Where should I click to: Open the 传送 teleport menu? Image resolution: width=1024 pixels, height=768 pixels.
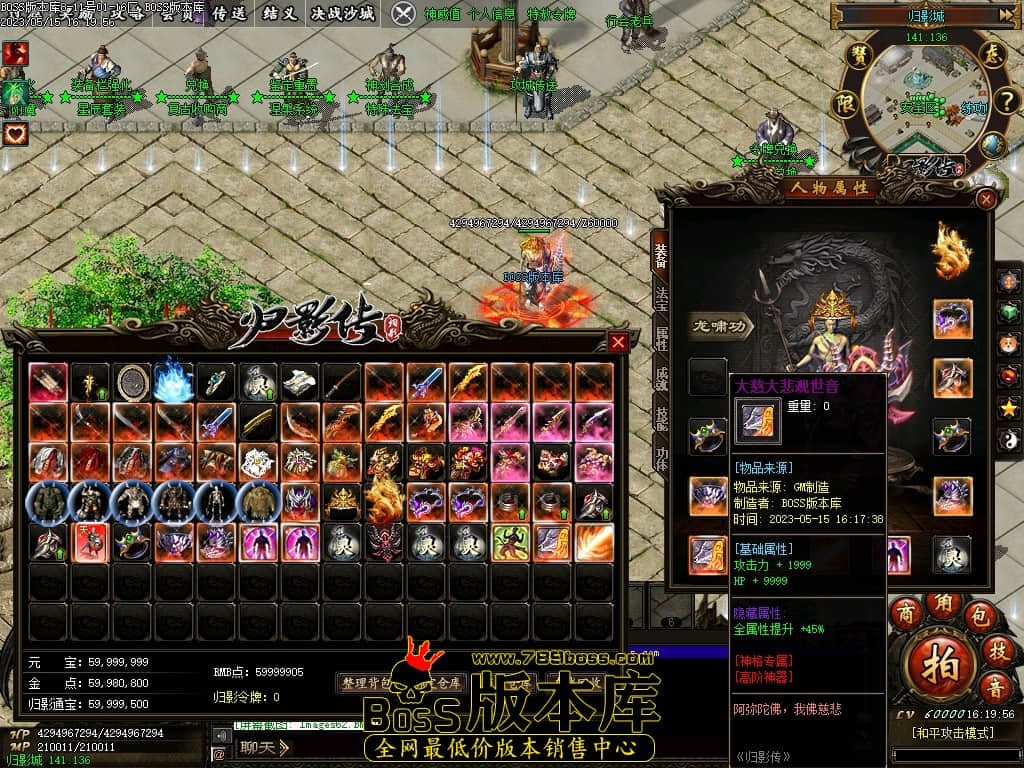coord(229,13)
